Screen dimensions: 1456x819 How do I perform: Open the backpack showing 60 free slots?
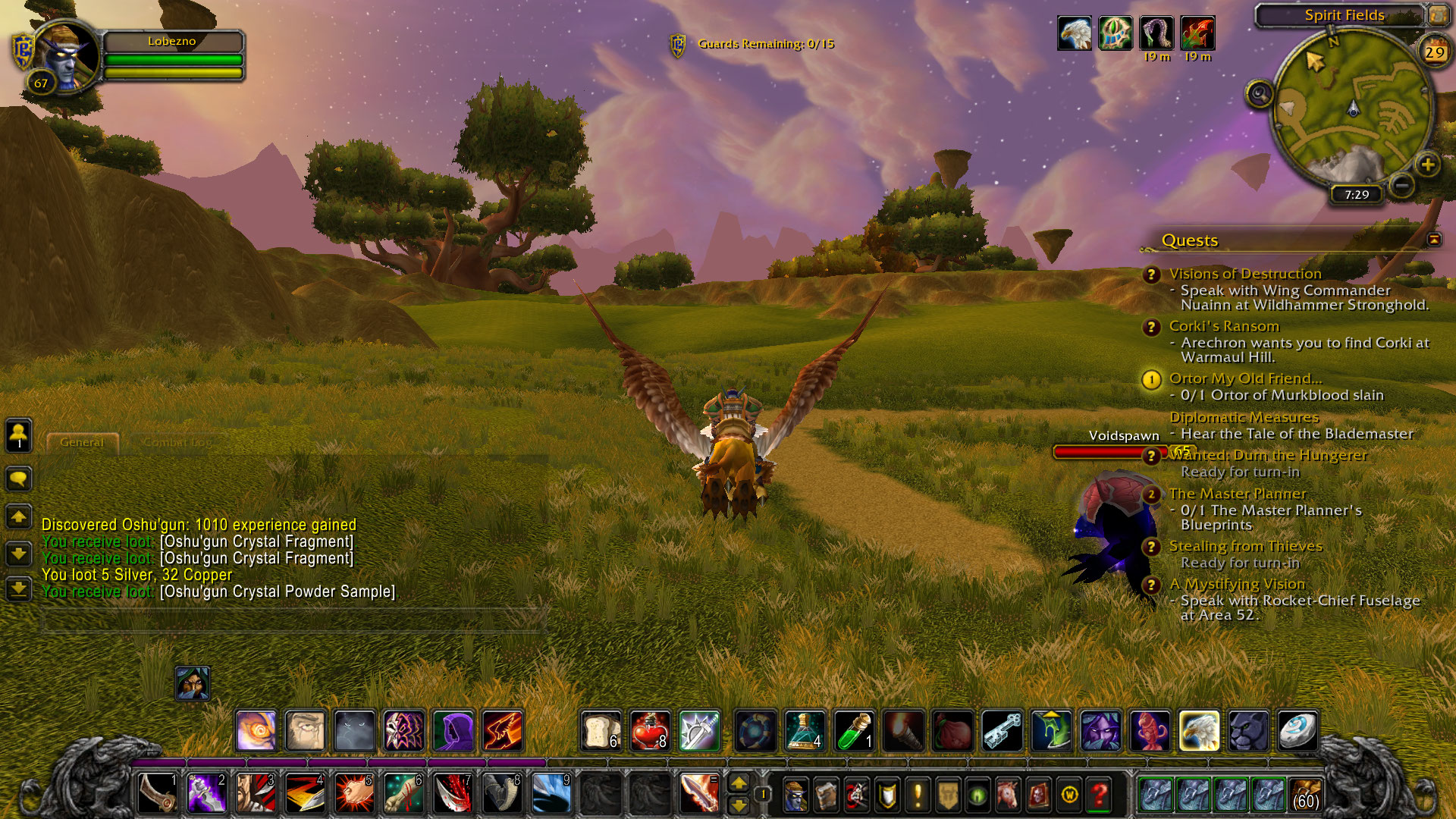point(1305,795)
